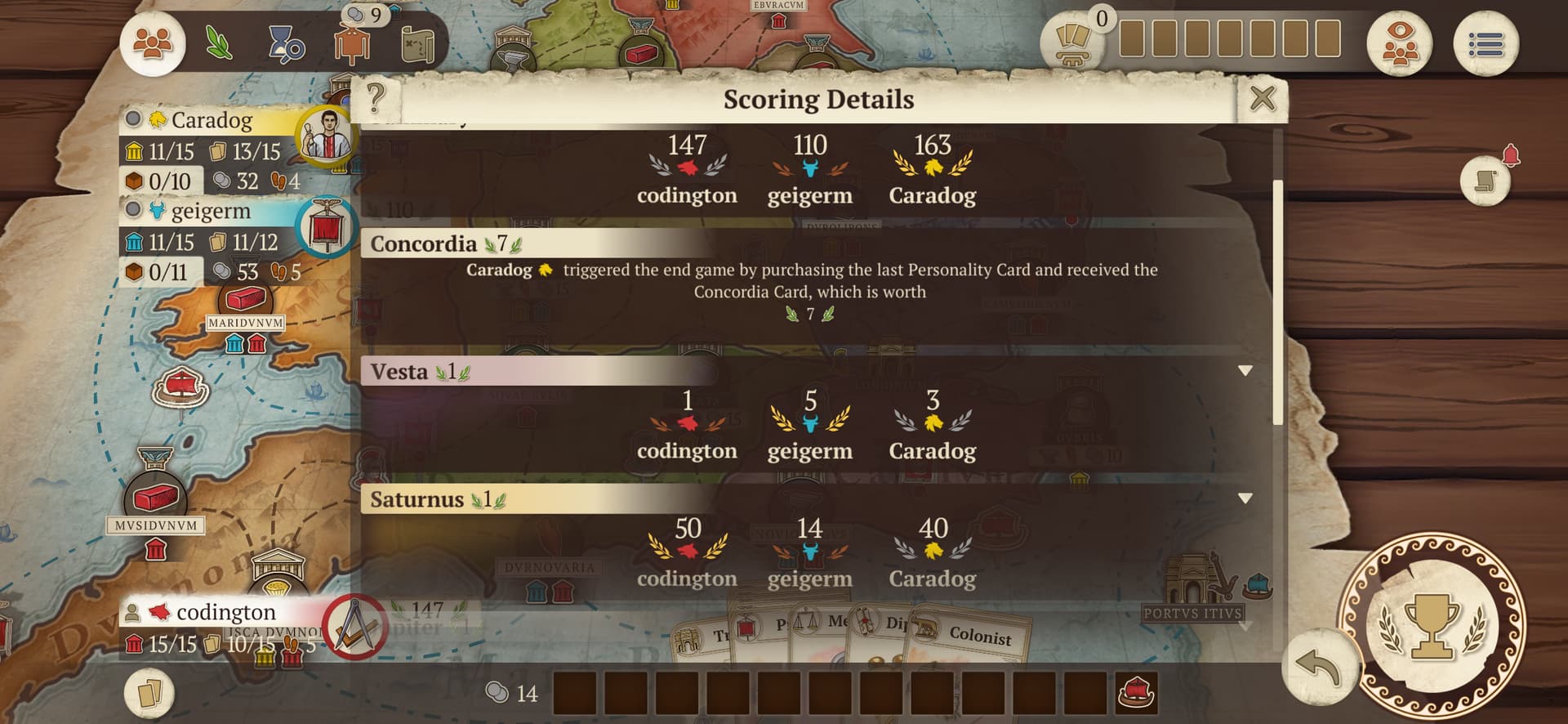Open the card hand button
Viewport: 1568px width, 724px height.
[x=149, y=694]
